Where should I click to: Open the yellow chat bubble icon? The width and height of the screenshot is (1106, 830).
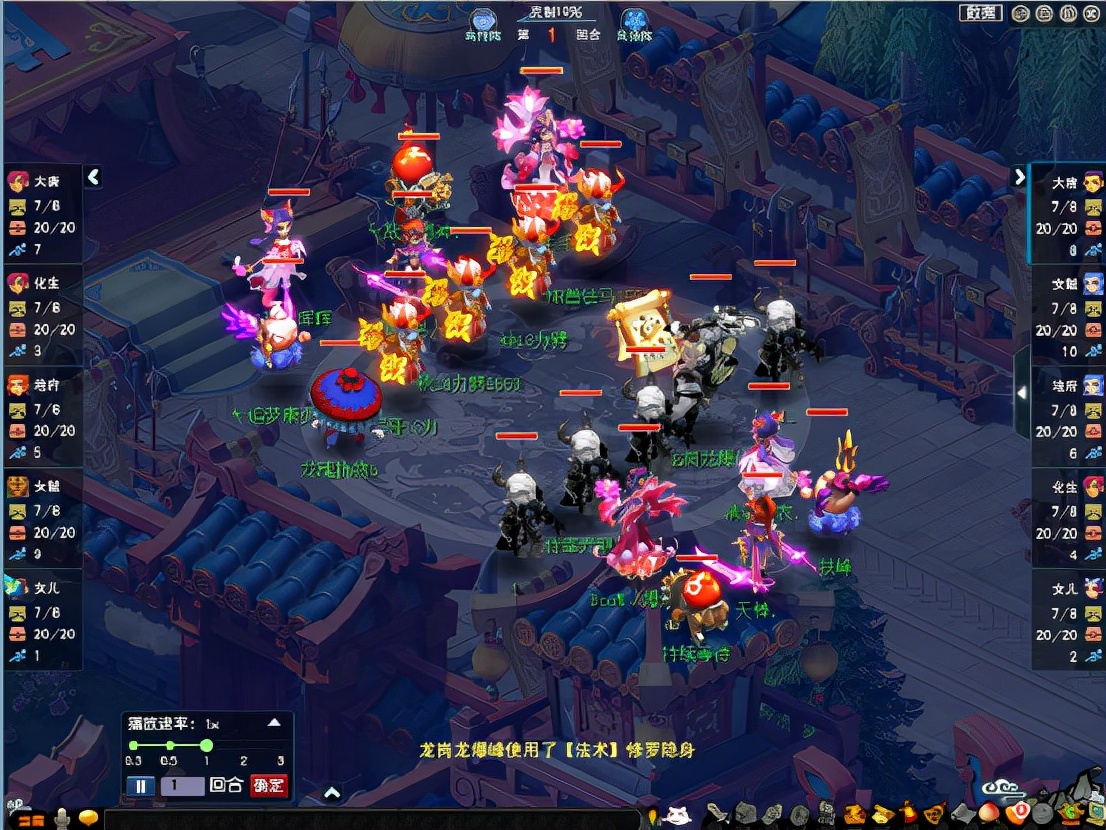(x=90, y=819)
